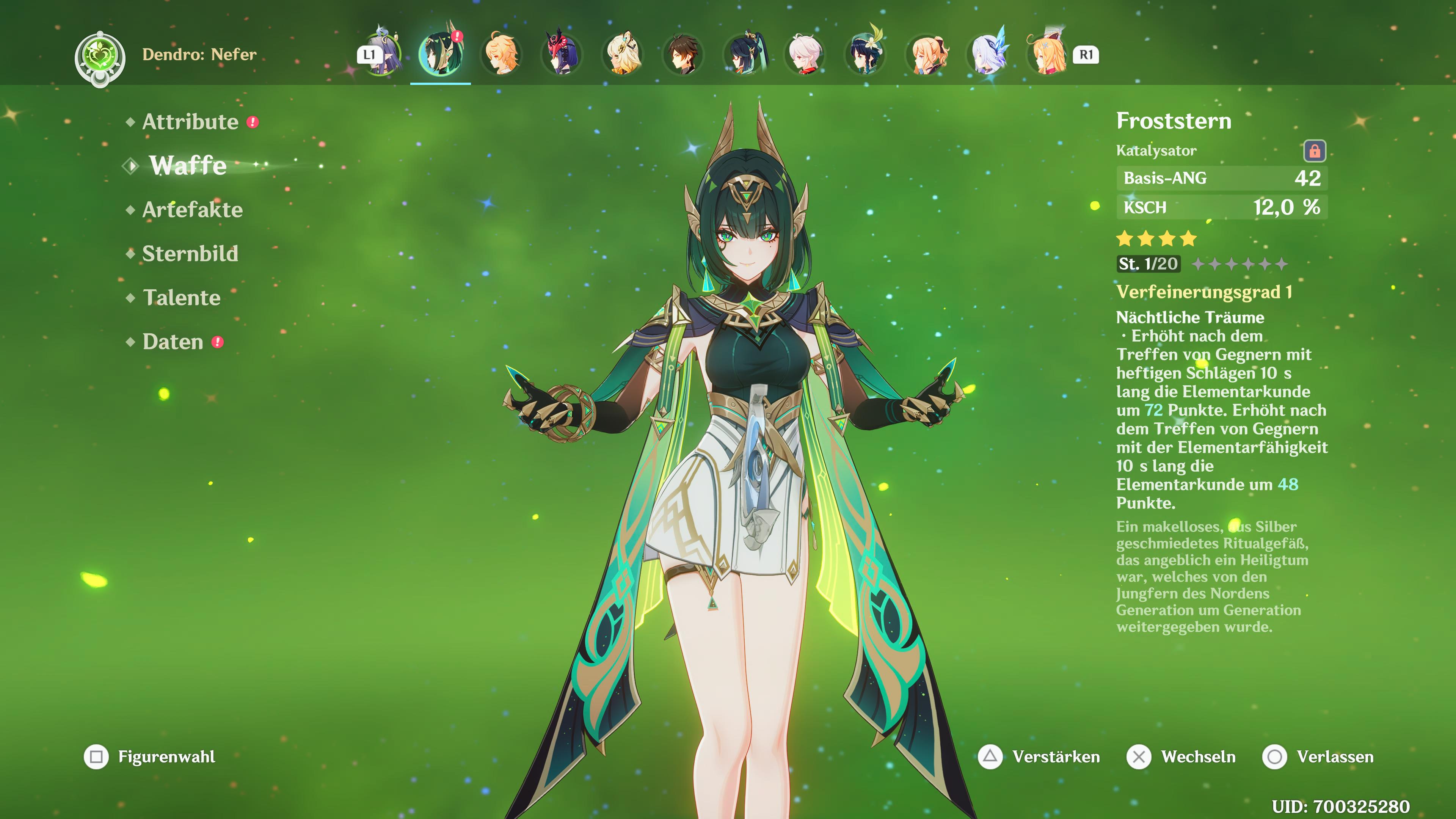Open the Attribute menu entry
This screenshot has height=819, width=1456.
tap(190, 122)
